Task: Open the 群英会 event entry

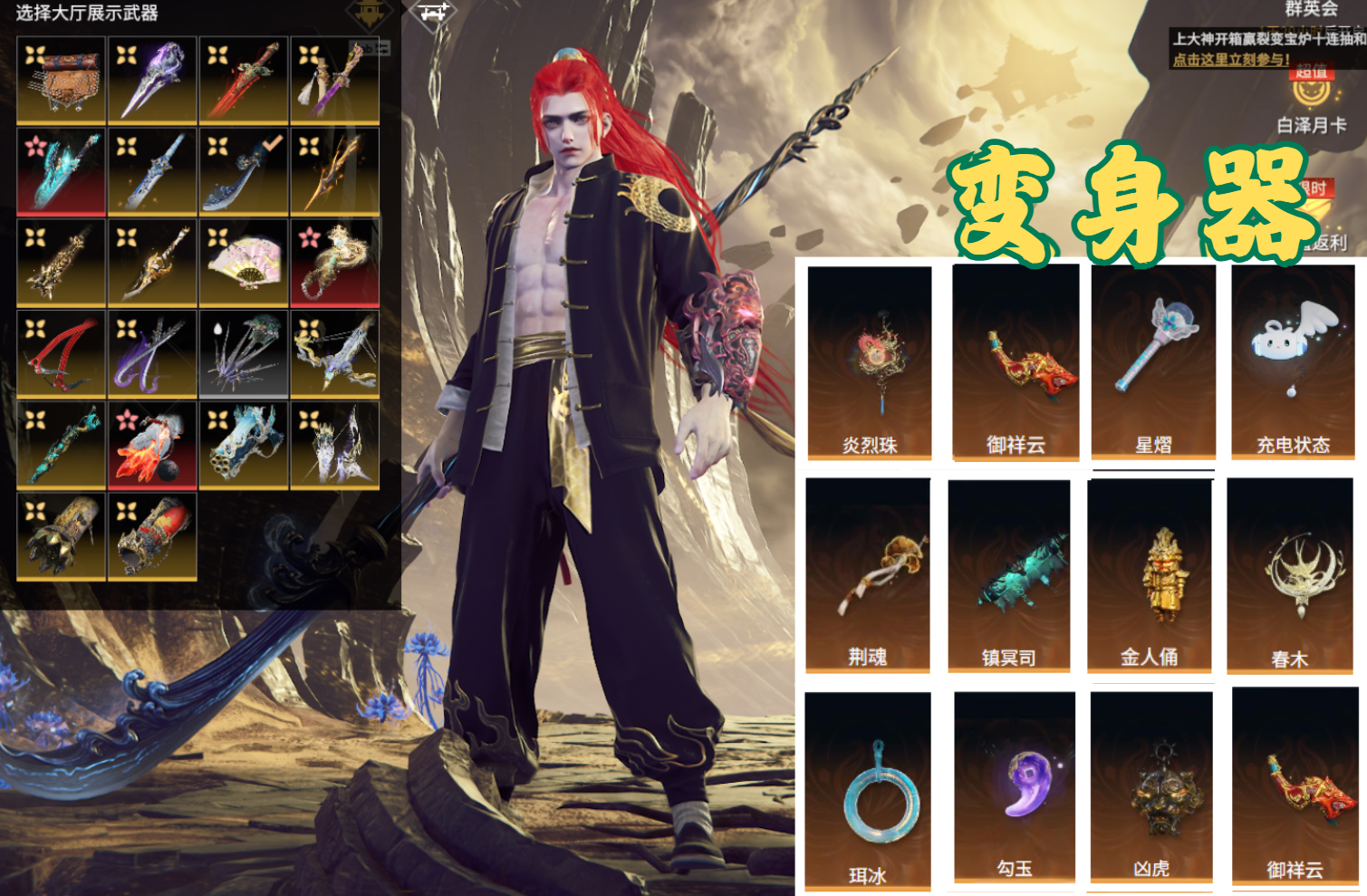Action: click(1311, 9)
